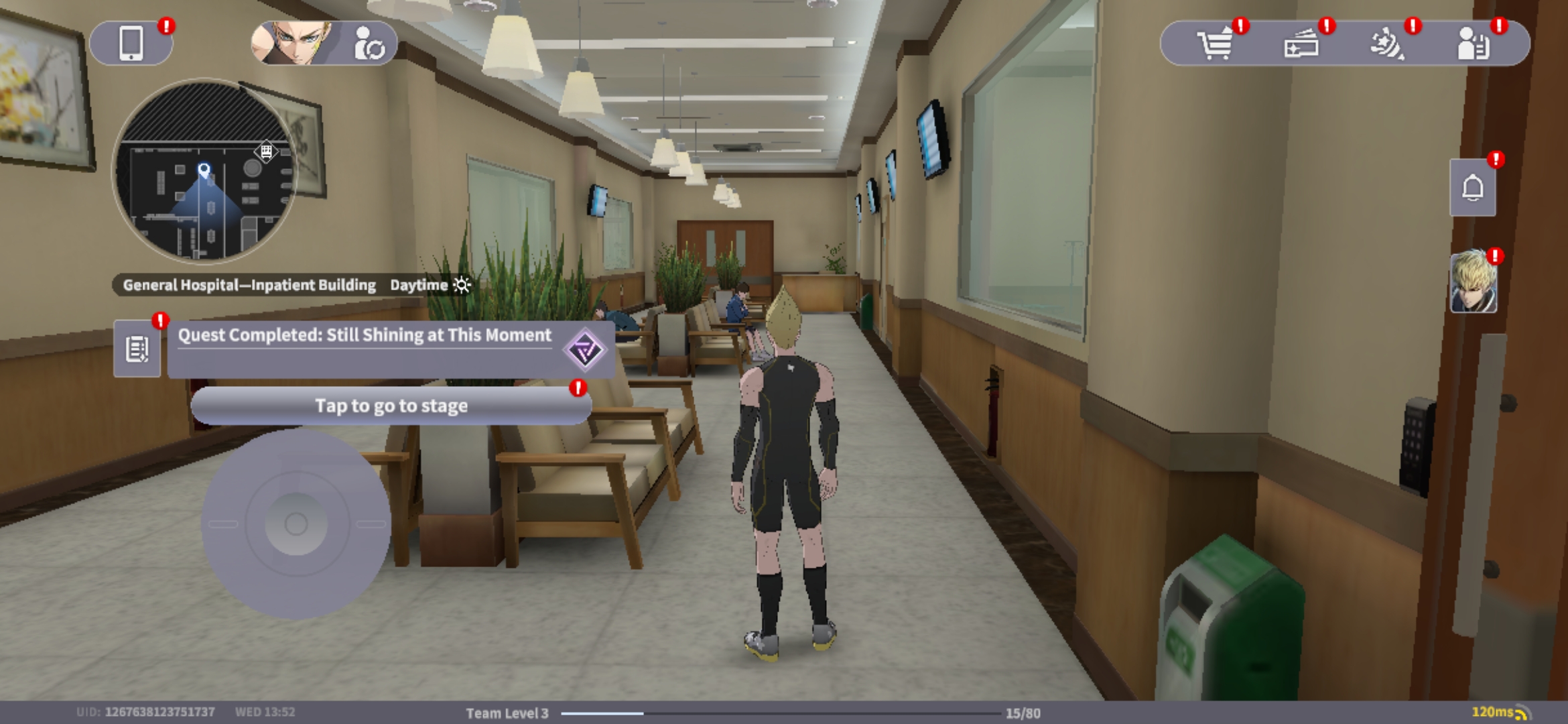Touch the virtual movement joystick
Viewport: 1568px width, 724px height.
coord(296,524)
